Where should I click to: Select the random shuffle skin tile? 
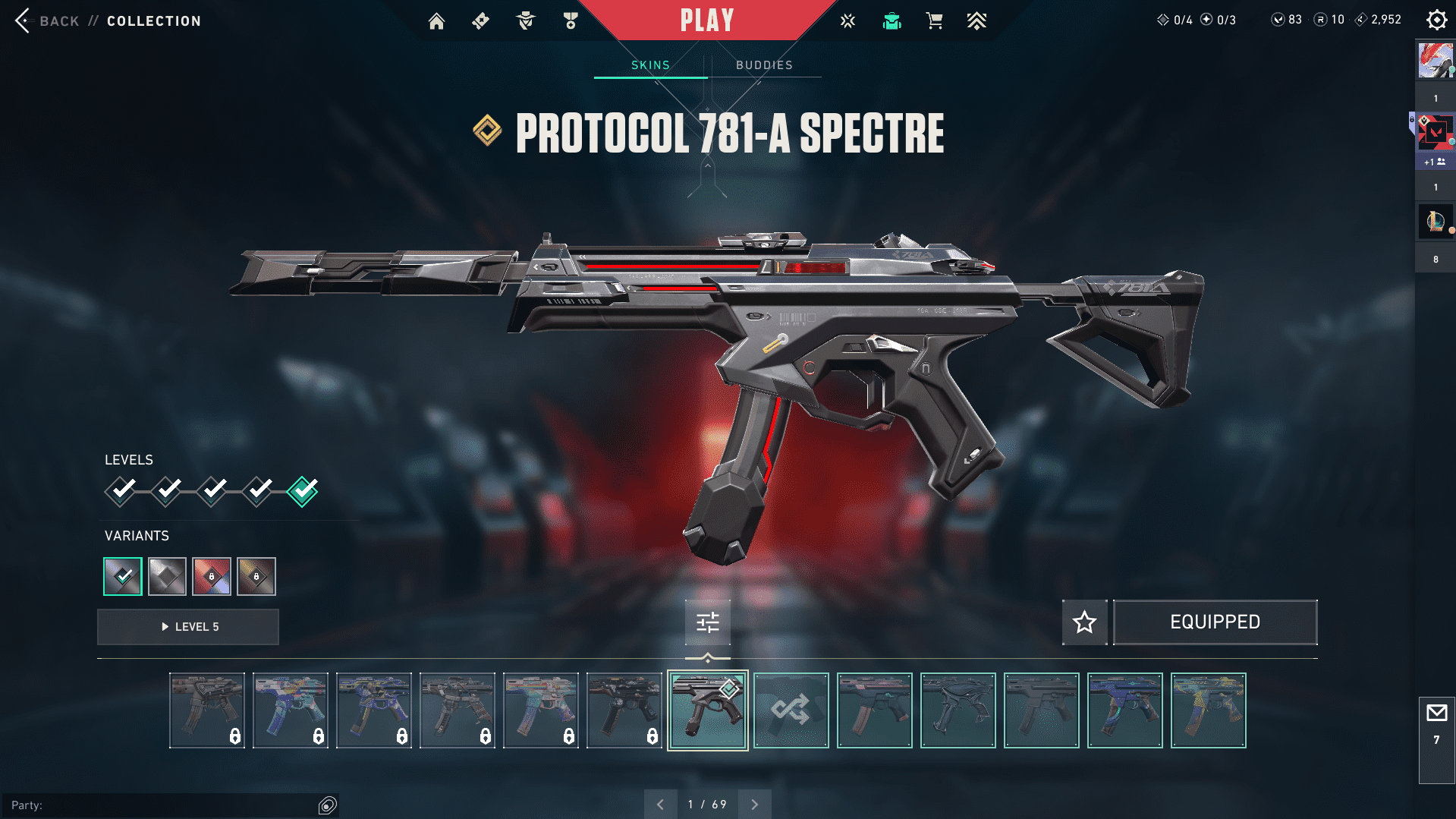point(791,710)
